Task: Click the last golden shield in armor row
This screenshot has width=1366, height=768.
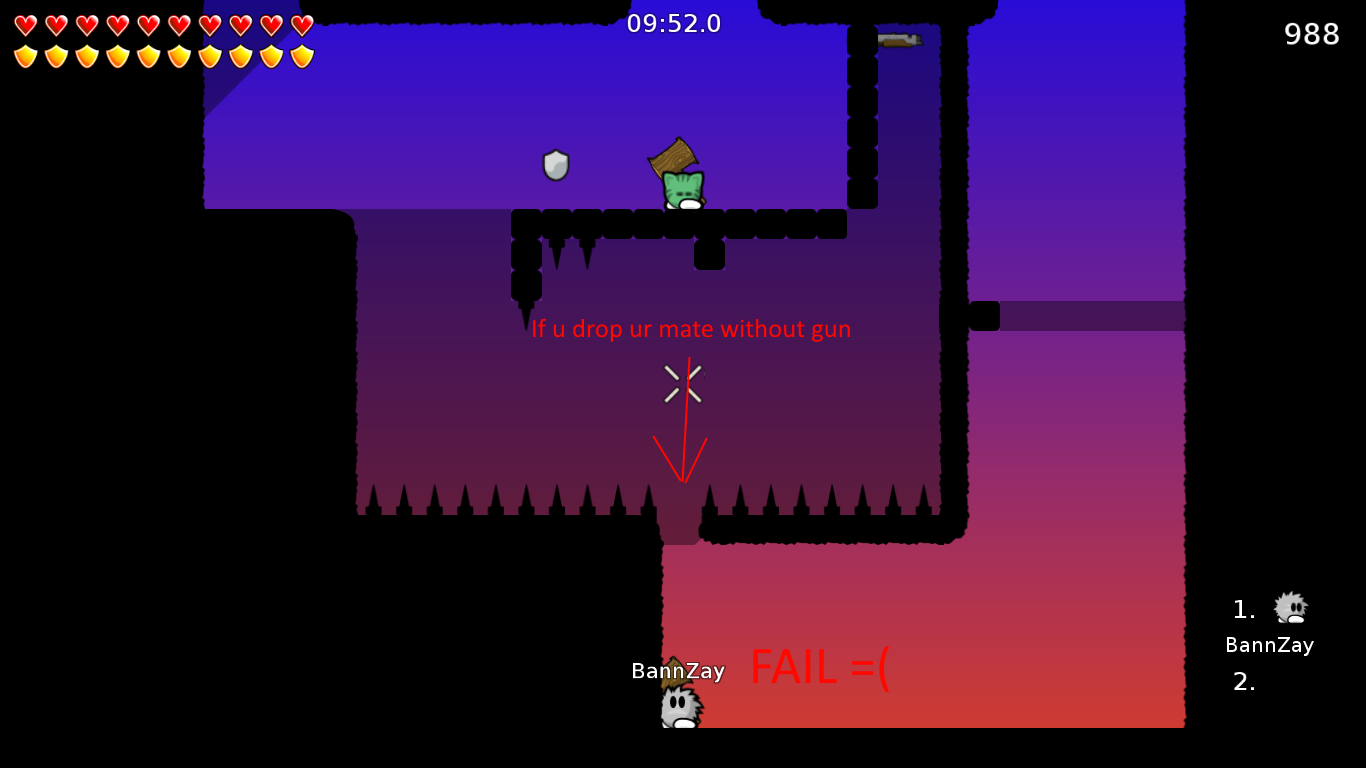Action: click(x=301, y=55)
